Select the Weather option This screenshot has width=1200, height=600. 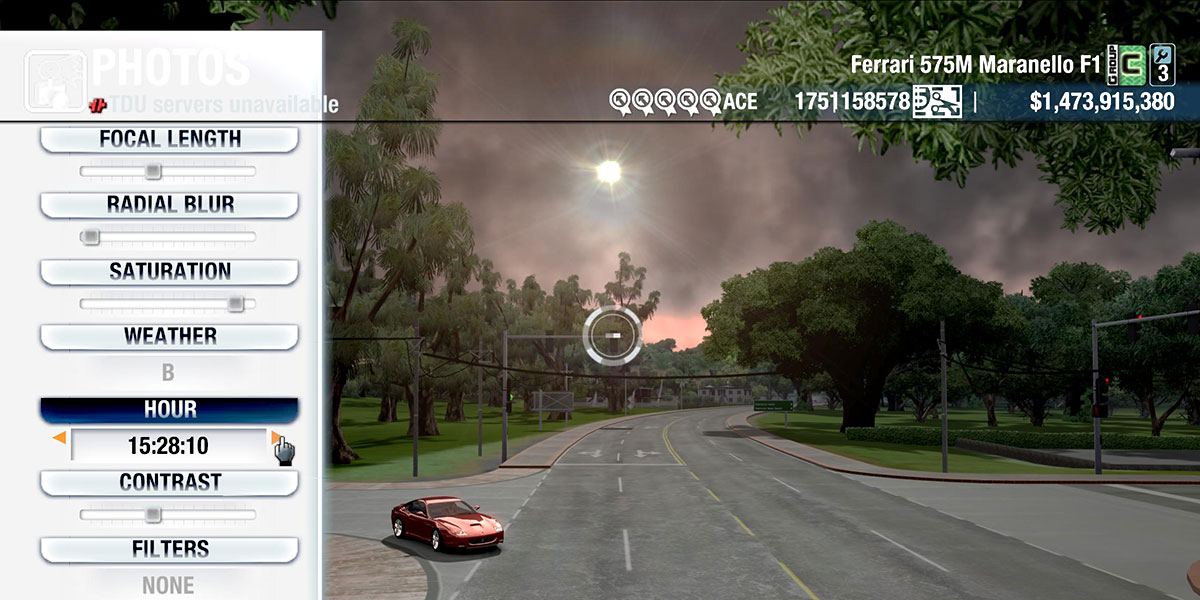tap(169, 336)
